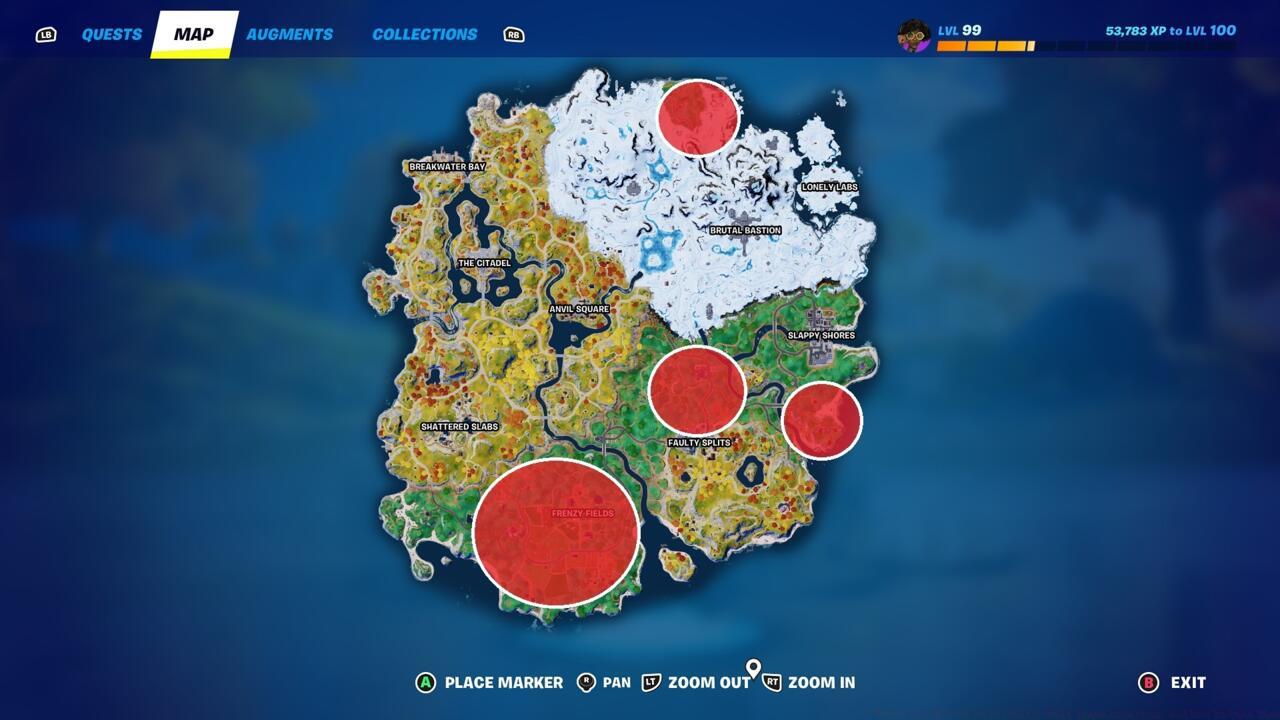
Task: Select the Collections tab
Action: (424, 33)
